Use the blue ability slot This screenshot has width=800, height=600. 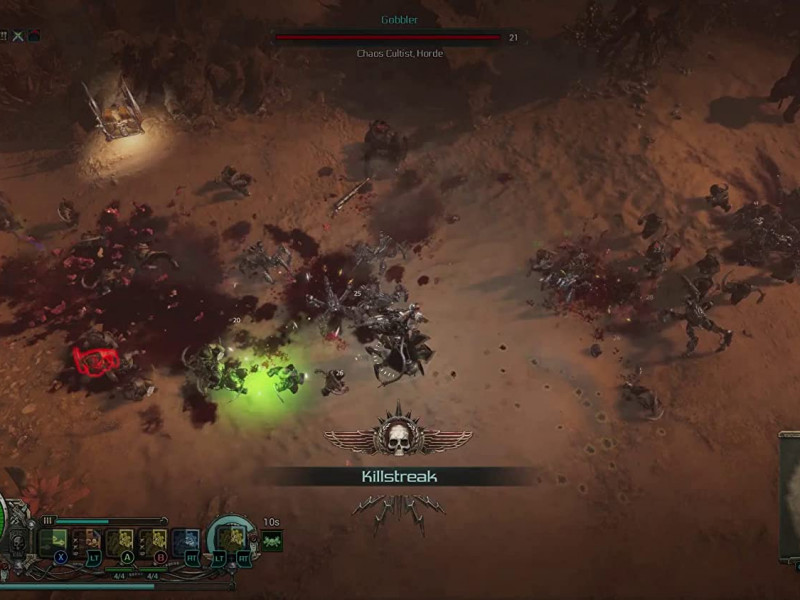point(186,541)
